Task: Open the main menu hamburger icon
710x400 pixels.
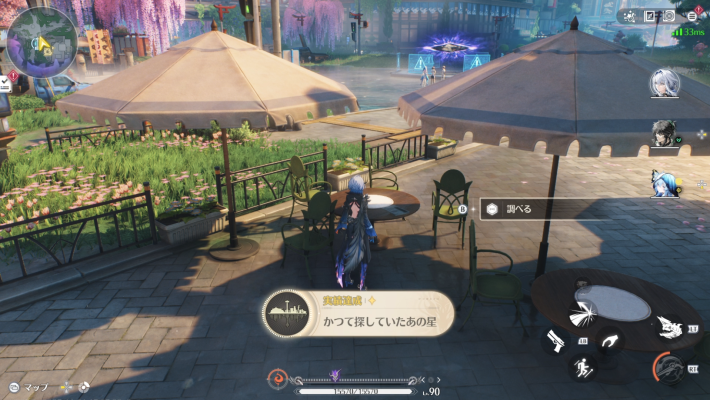Action: click(x=691, y=16)
